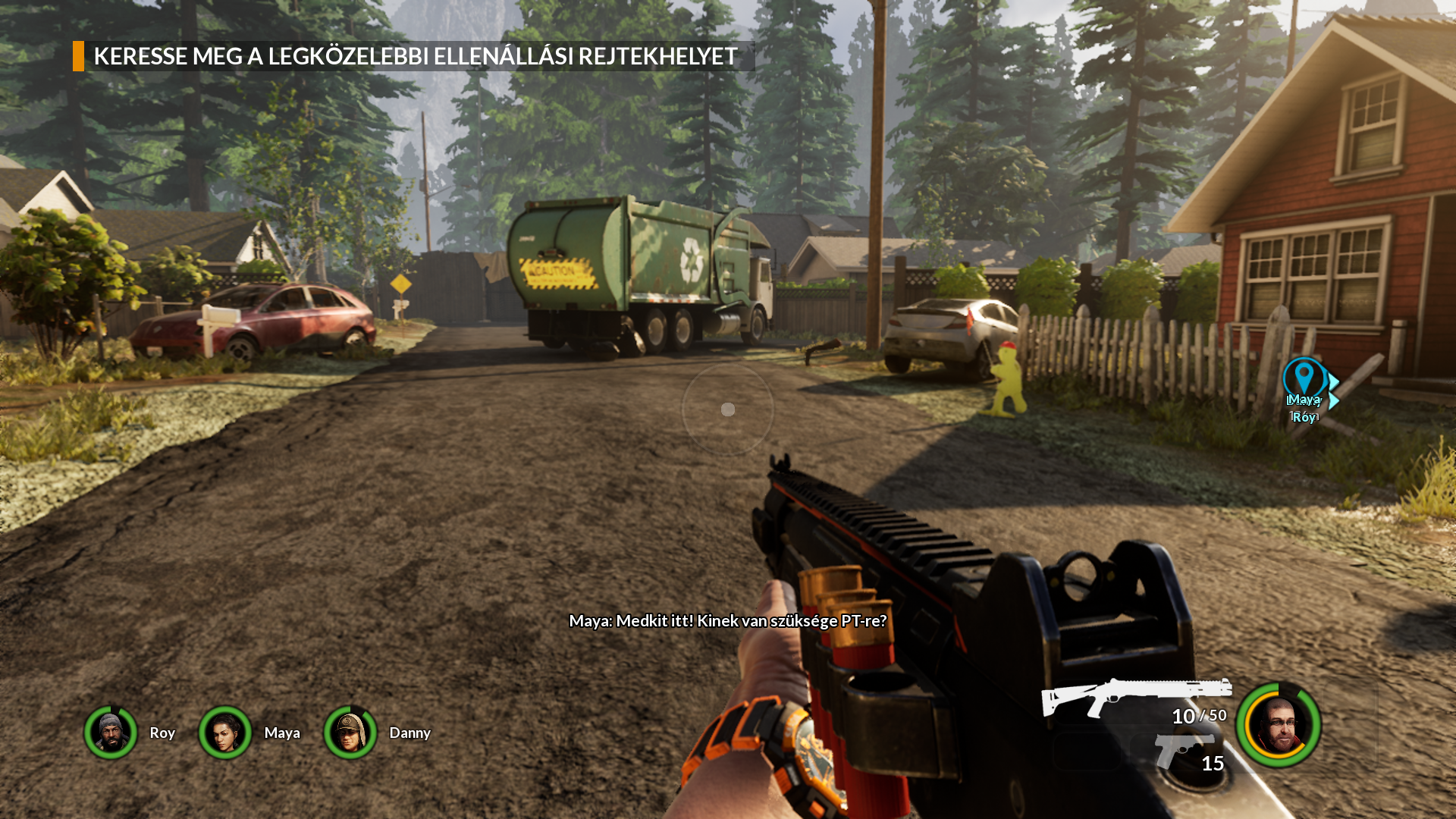Select Roy's teammate portrait
Viewport: 1456px width, 819px height.
(111, 733)
